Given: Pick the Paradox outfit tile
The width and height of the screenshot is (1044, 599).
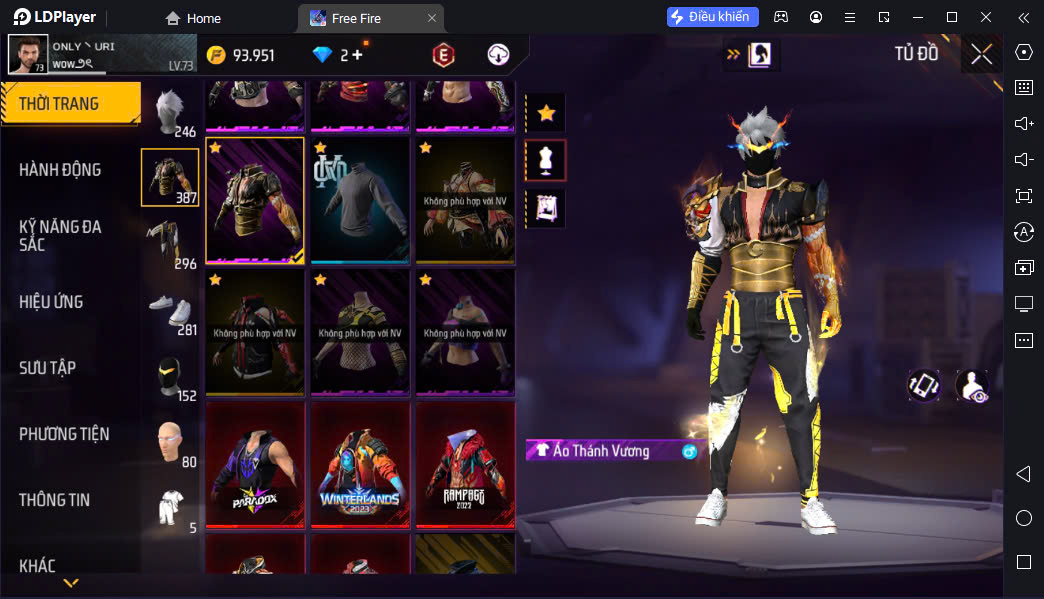Looking at the screenshot, I should pyautogui.click(x=255, y=465).
